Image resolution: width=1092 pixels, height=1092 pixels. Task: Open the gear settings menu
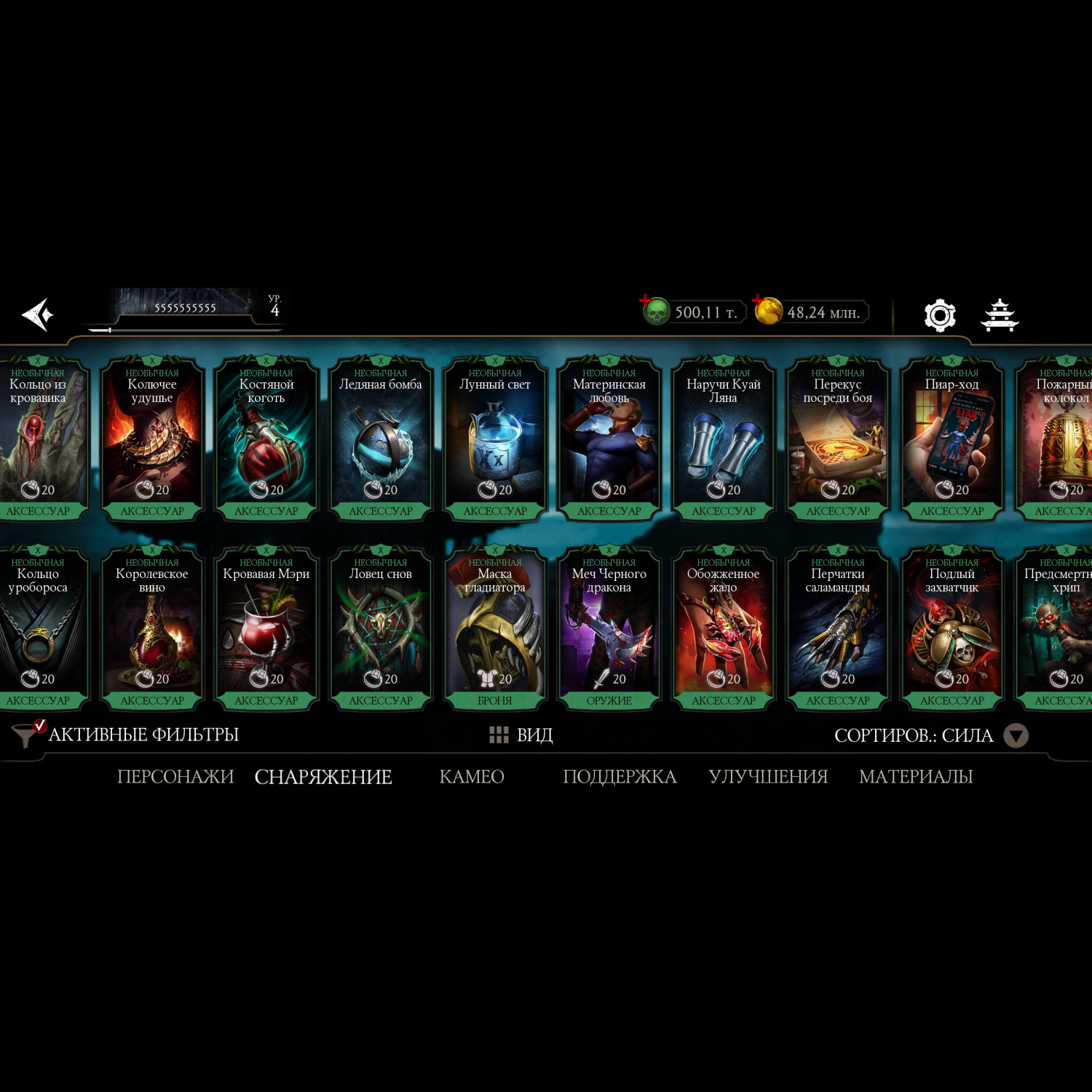pyautogui.click(x=939, y=315)
